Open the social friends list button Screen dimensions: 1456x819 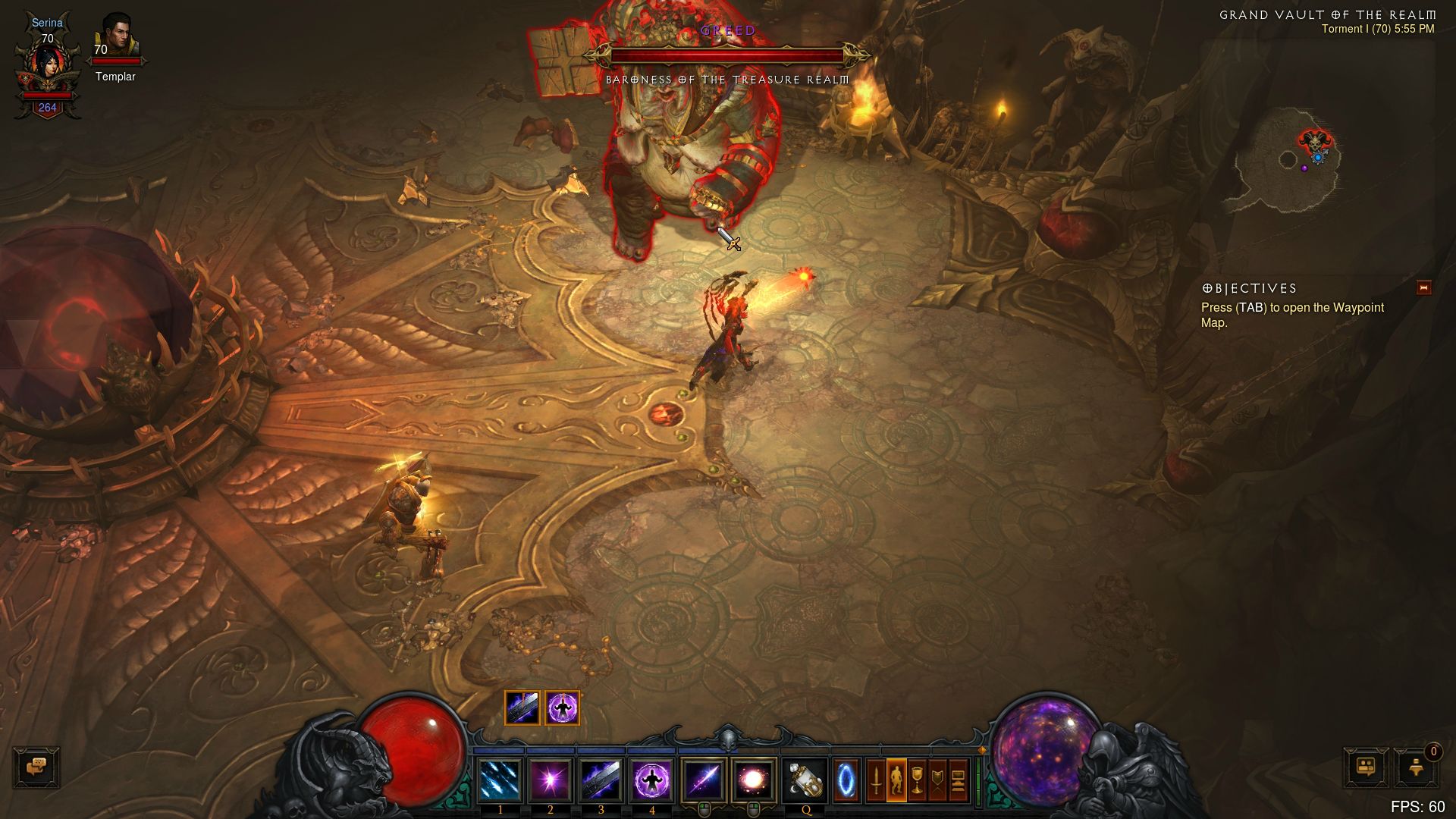(1367, 767)
